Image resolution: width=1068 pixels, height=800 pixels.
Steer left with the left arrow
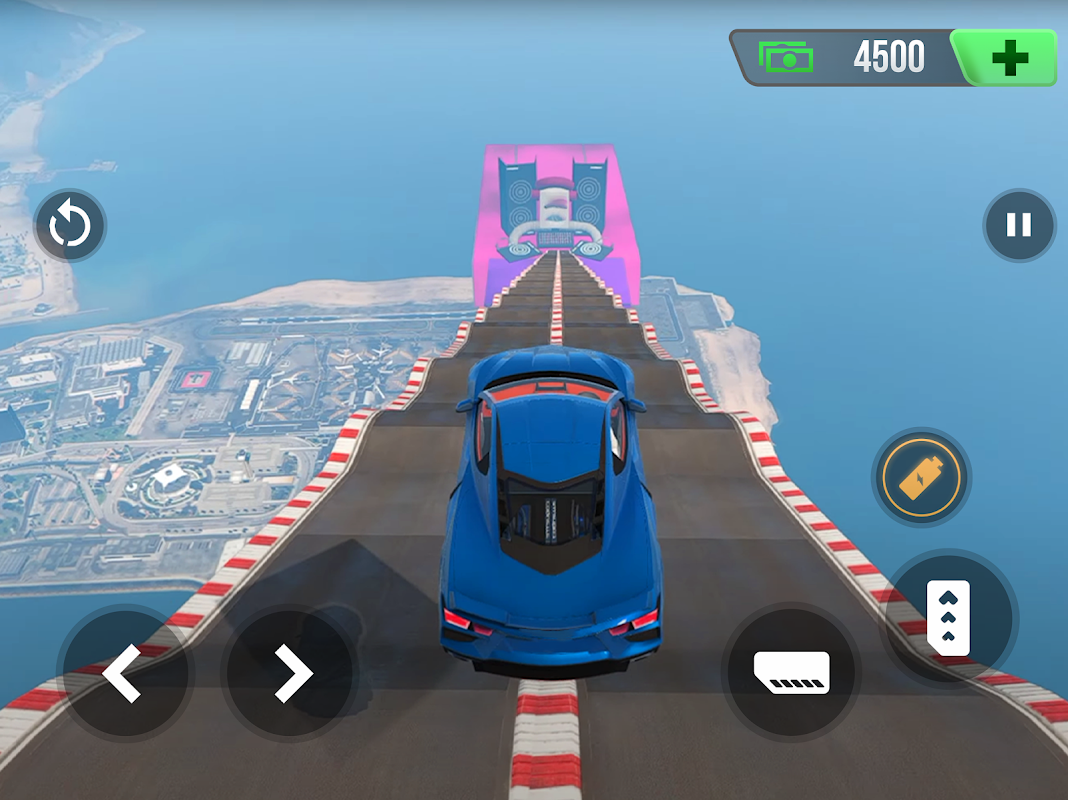click(x=124, y=672)
